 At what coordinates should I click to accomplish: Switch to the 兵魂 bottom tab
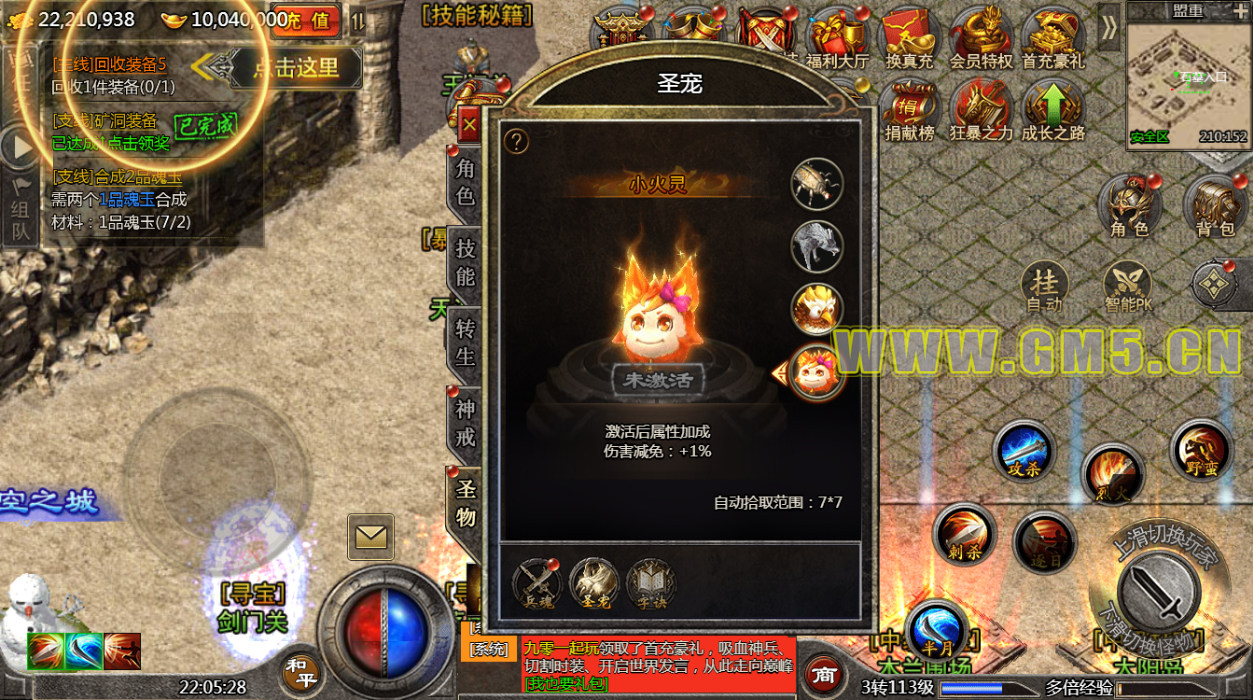(x=537, y=584)
